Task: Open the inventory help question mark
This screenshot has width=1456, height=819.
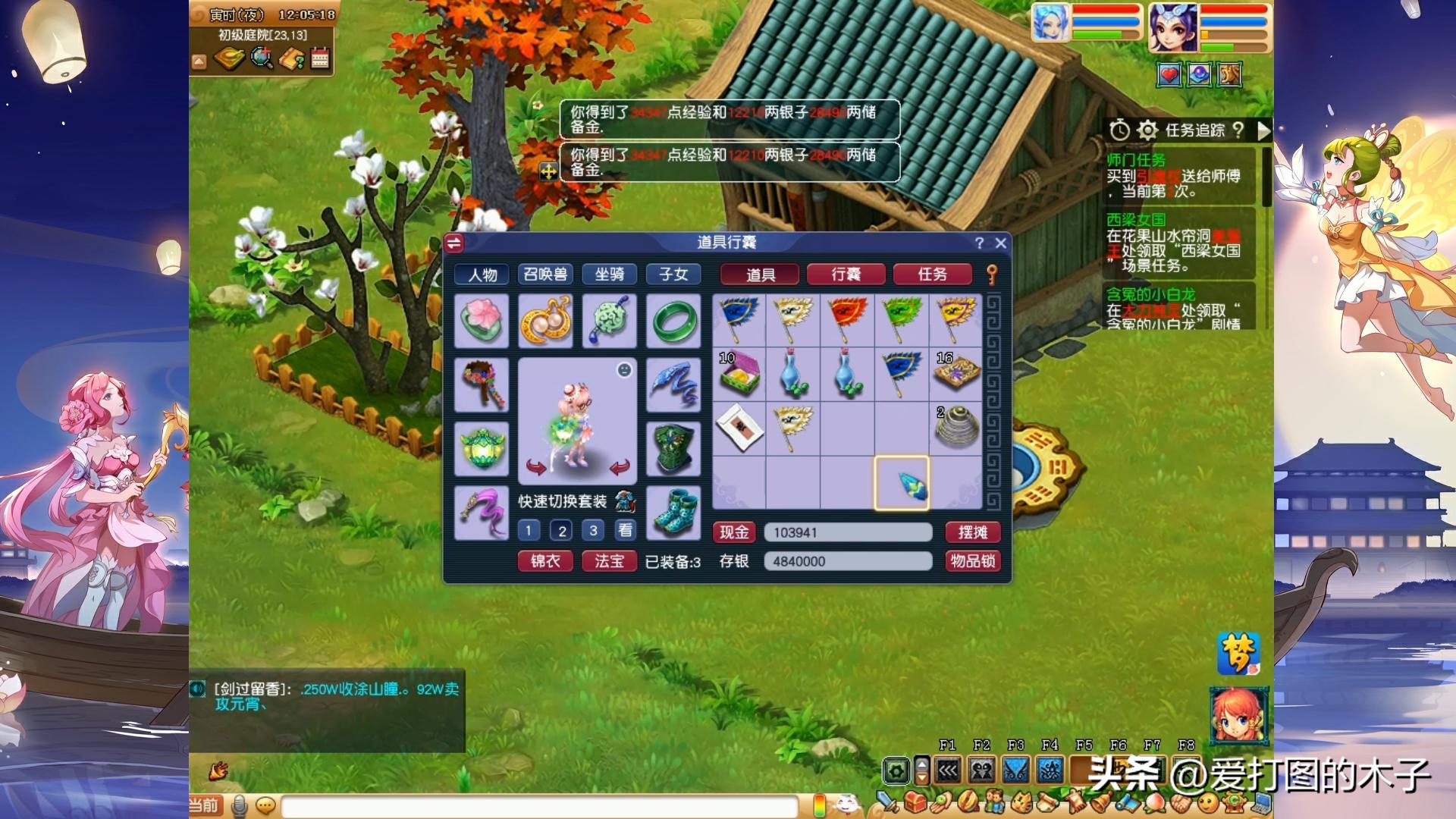Action: click(979, 243)
